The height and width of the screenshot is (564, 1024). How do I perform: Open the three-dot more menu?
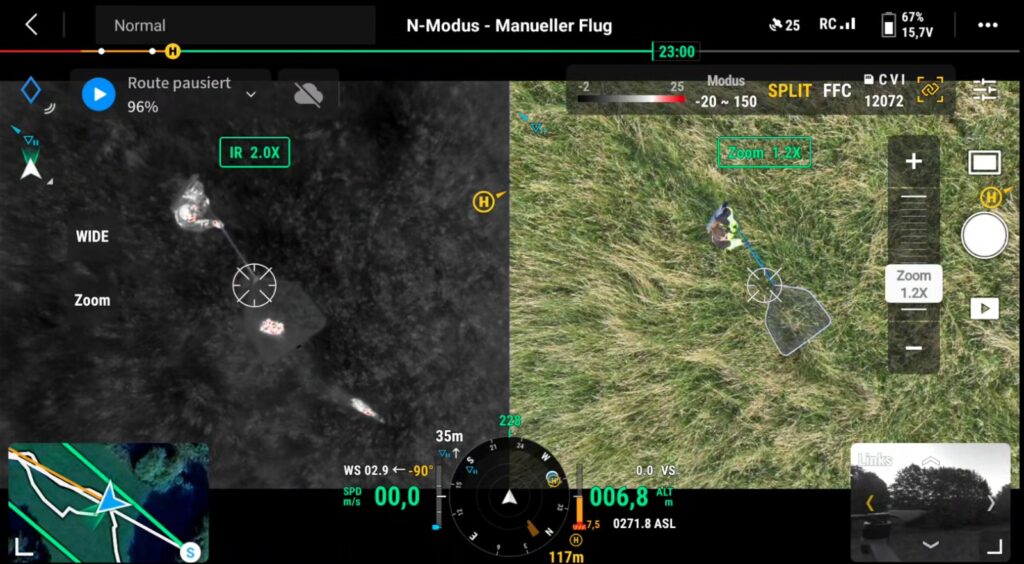987,25
